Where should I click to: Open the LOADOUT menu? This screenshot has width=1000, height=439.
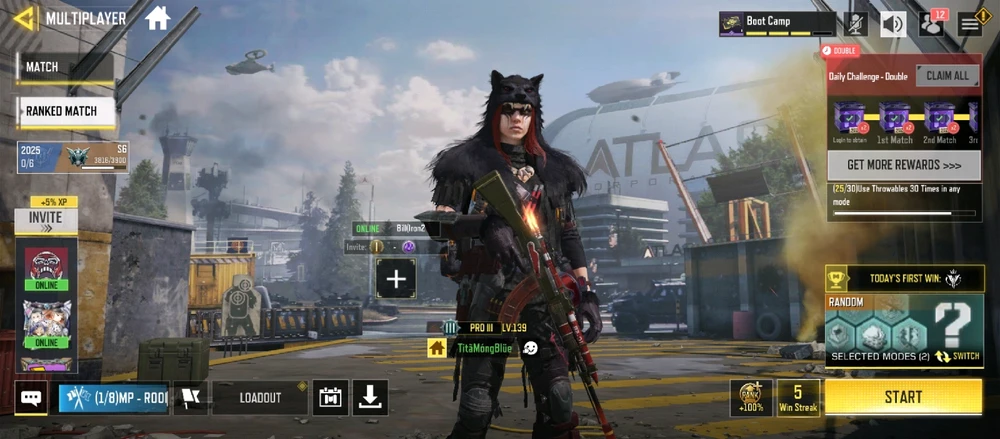pyautogui.click(x=260, y=398)
